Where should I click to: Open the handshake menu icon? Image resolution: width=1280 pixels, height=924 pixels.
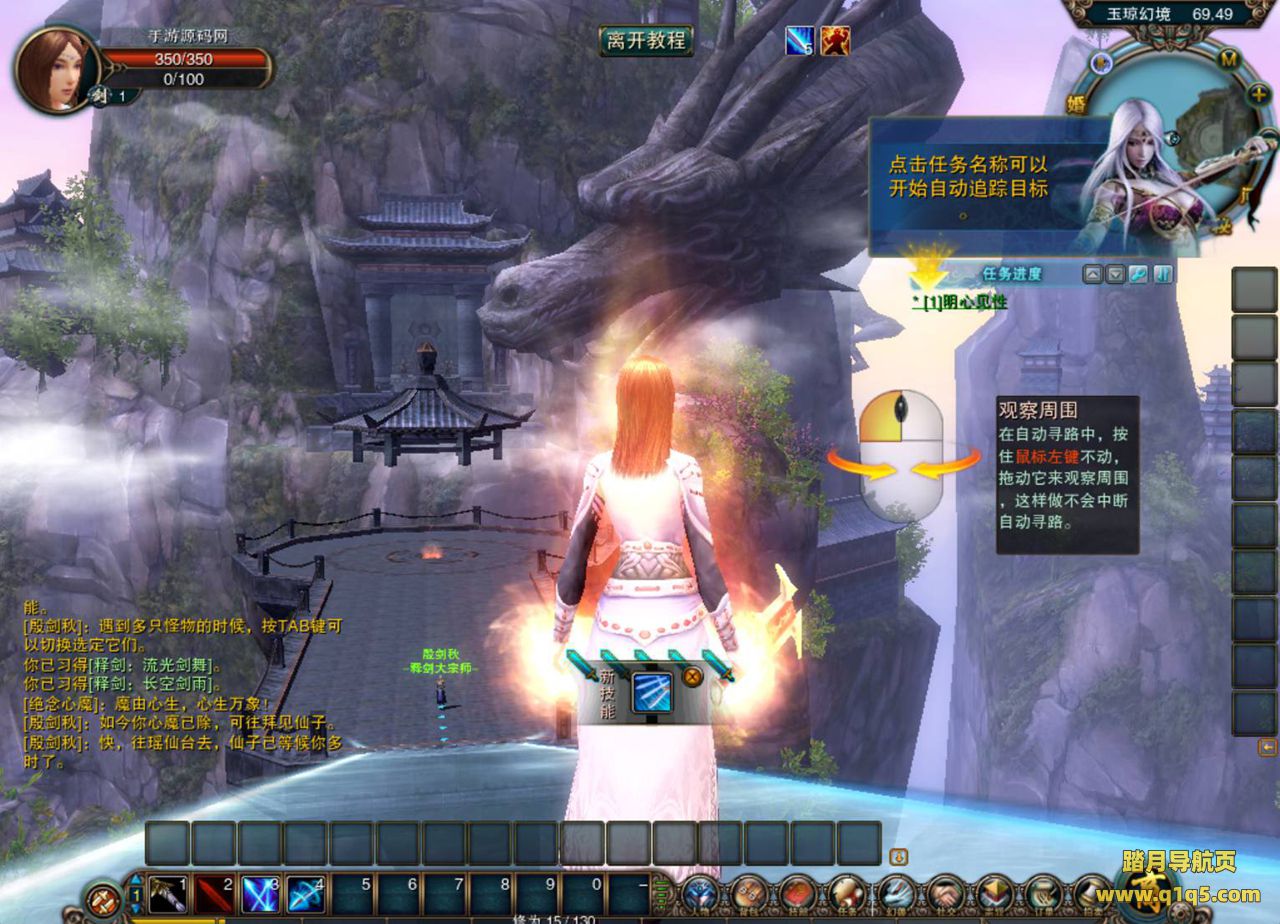coord(945,893)
